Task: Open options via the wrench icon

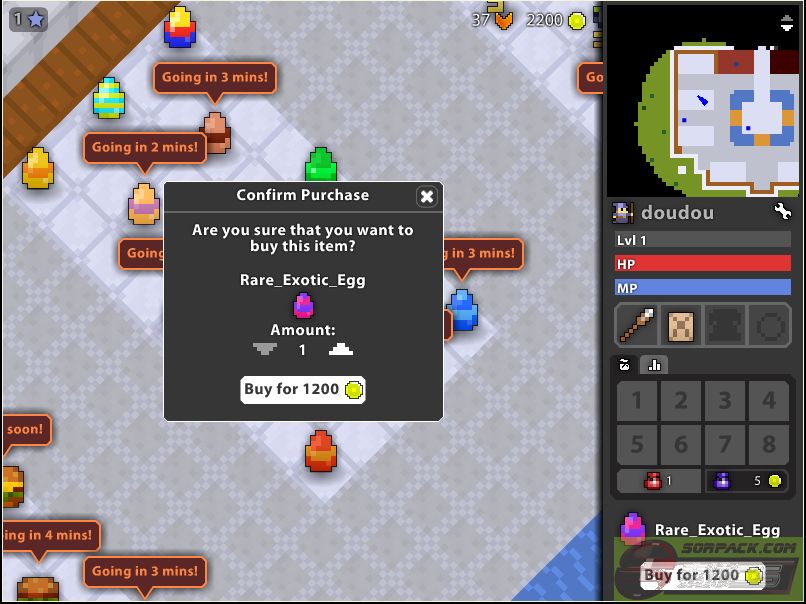Action: point(782,212)
